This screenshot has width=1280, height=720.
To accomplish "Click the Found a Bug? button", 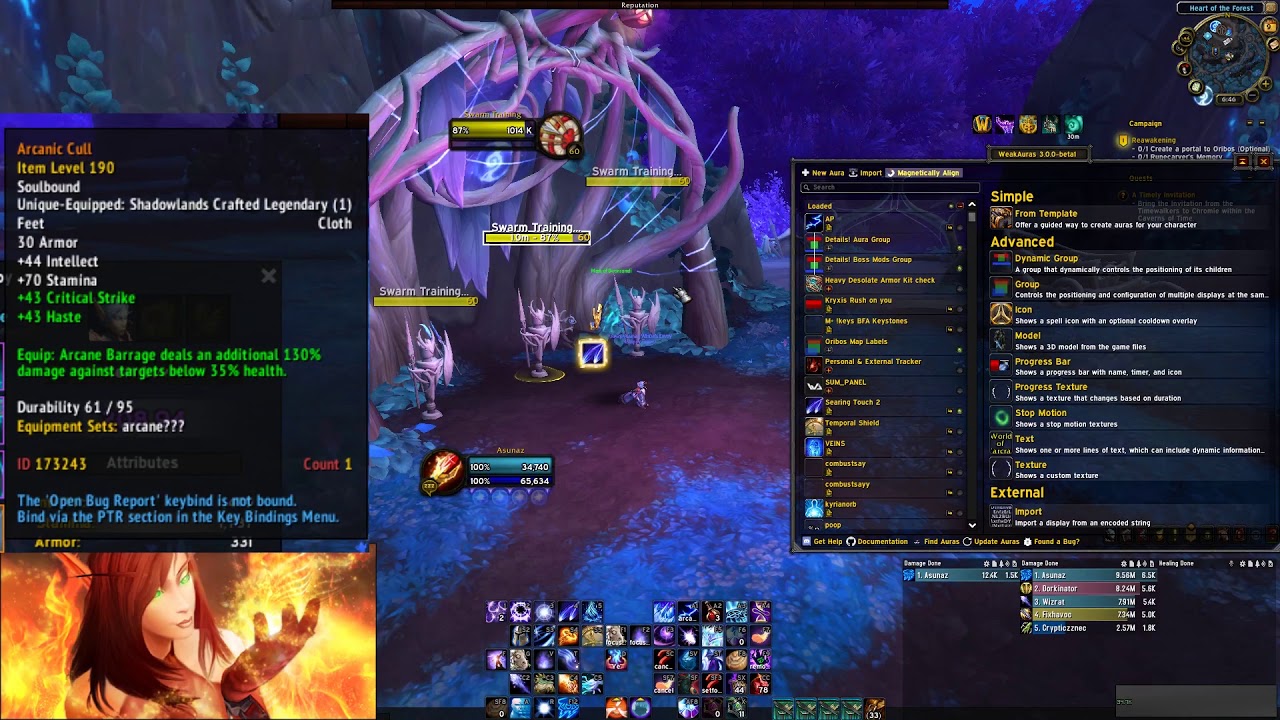I will pos(1057,542).
